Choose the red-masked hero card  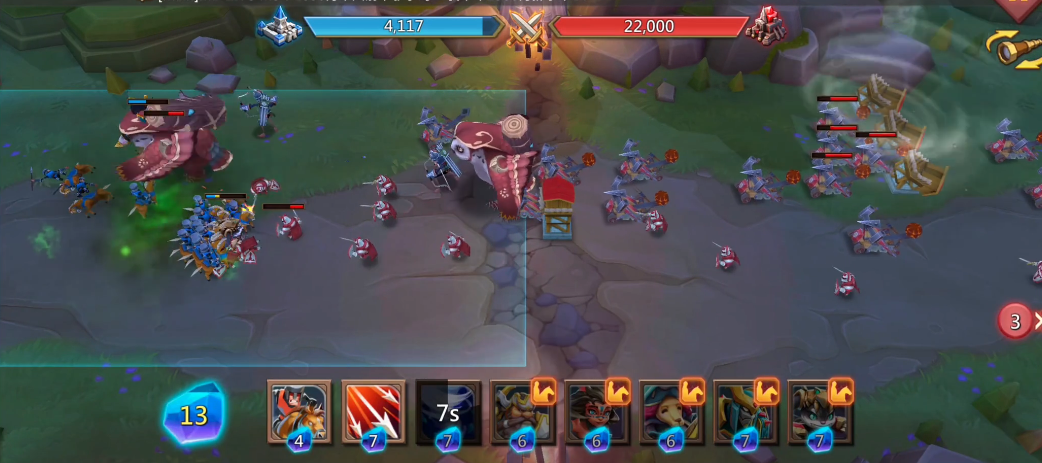tap(597, 410)
